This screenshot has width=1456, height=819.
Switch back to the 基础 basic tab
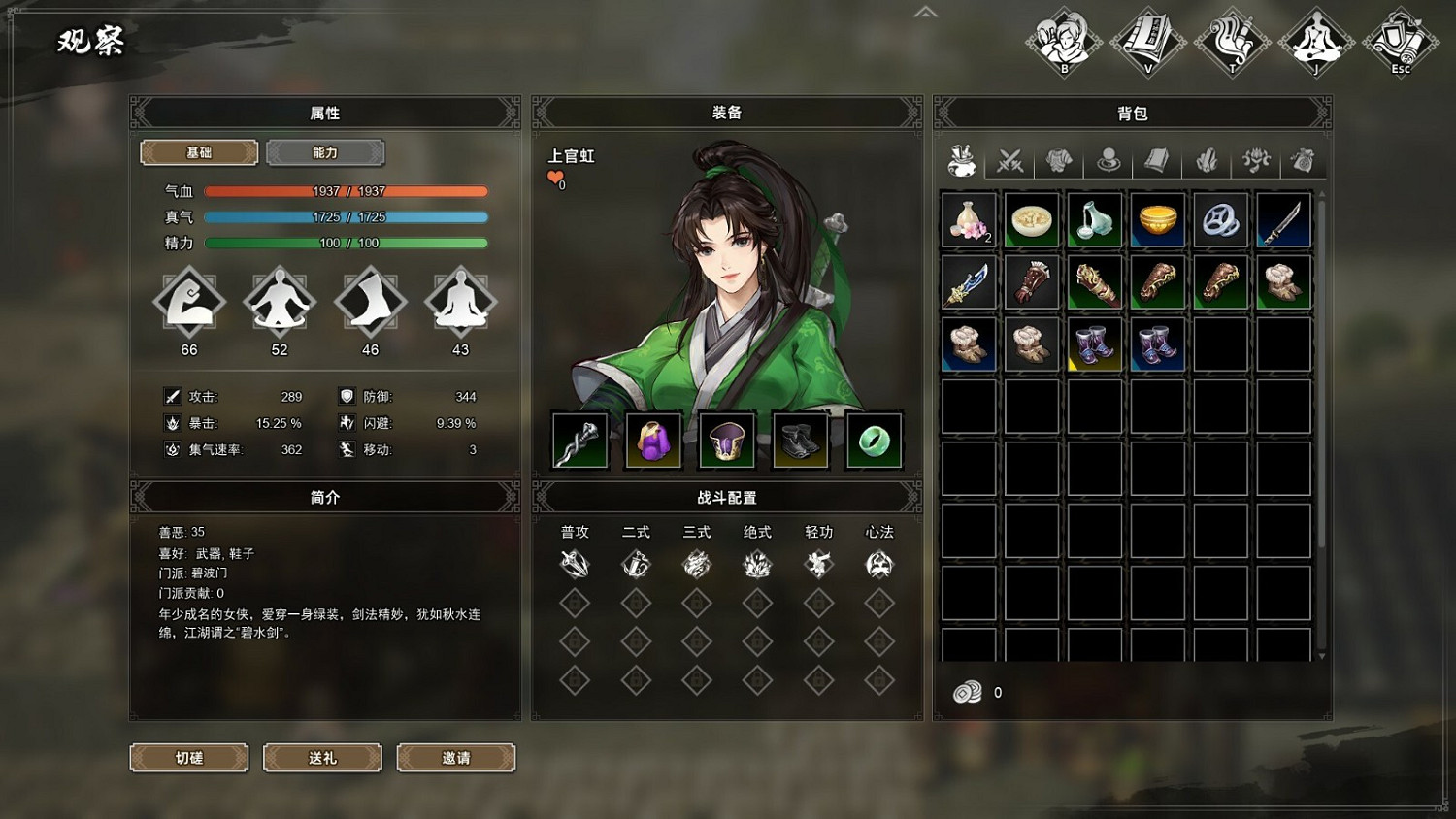[x=199, y=152]
